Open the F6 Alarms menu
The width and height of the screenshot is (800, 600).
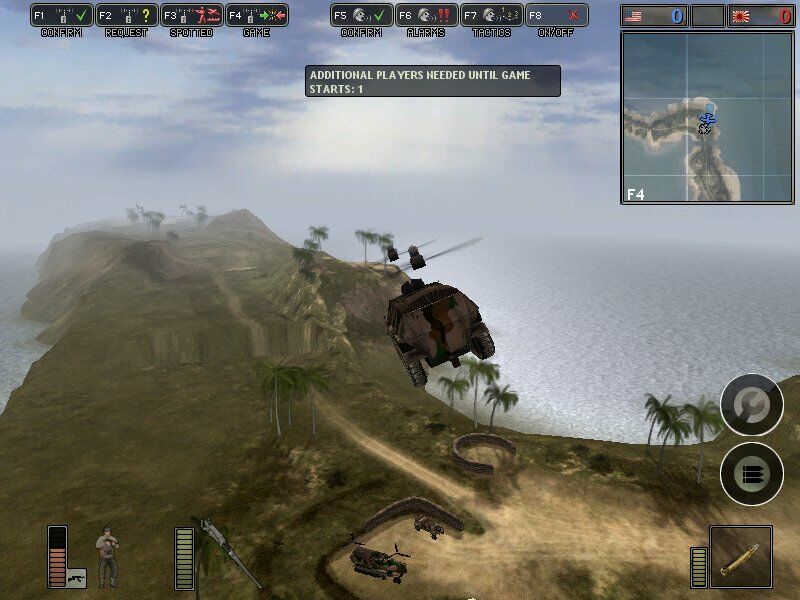(x=426, y=16)
